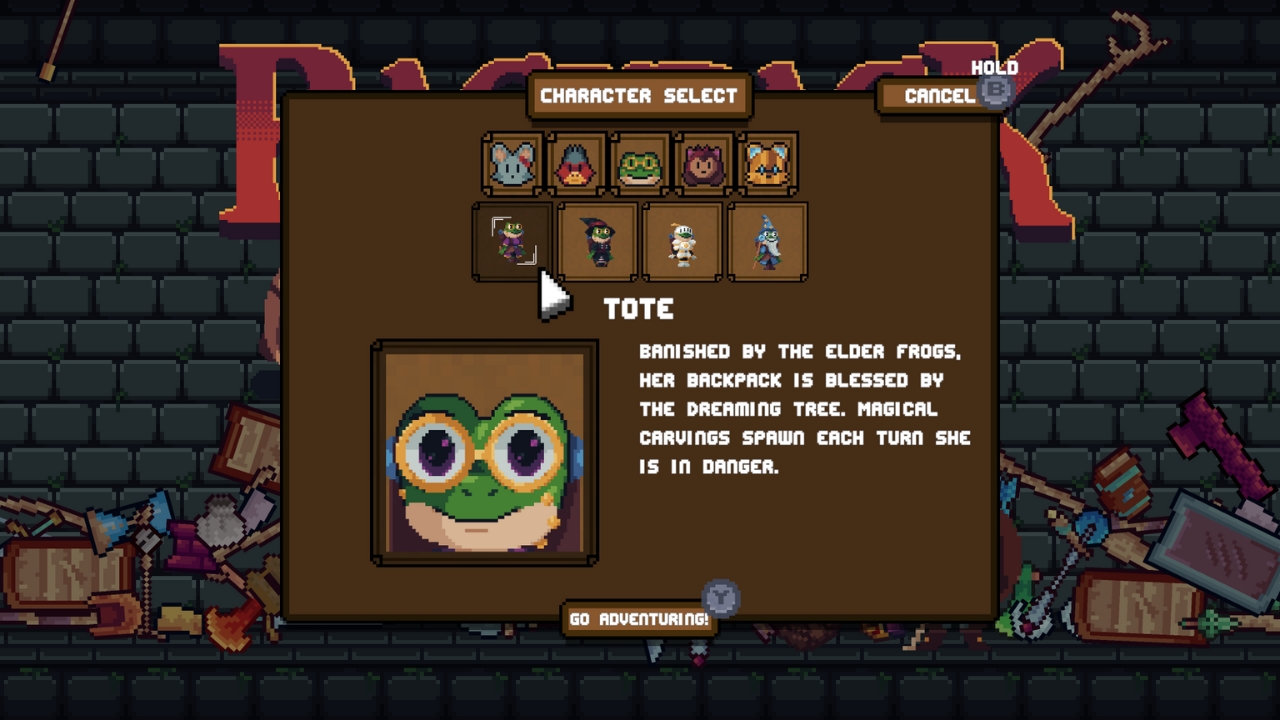Select Tote's default purple outfit skin
Screen dimensions: 1280x720
click(x=513, y=242)
